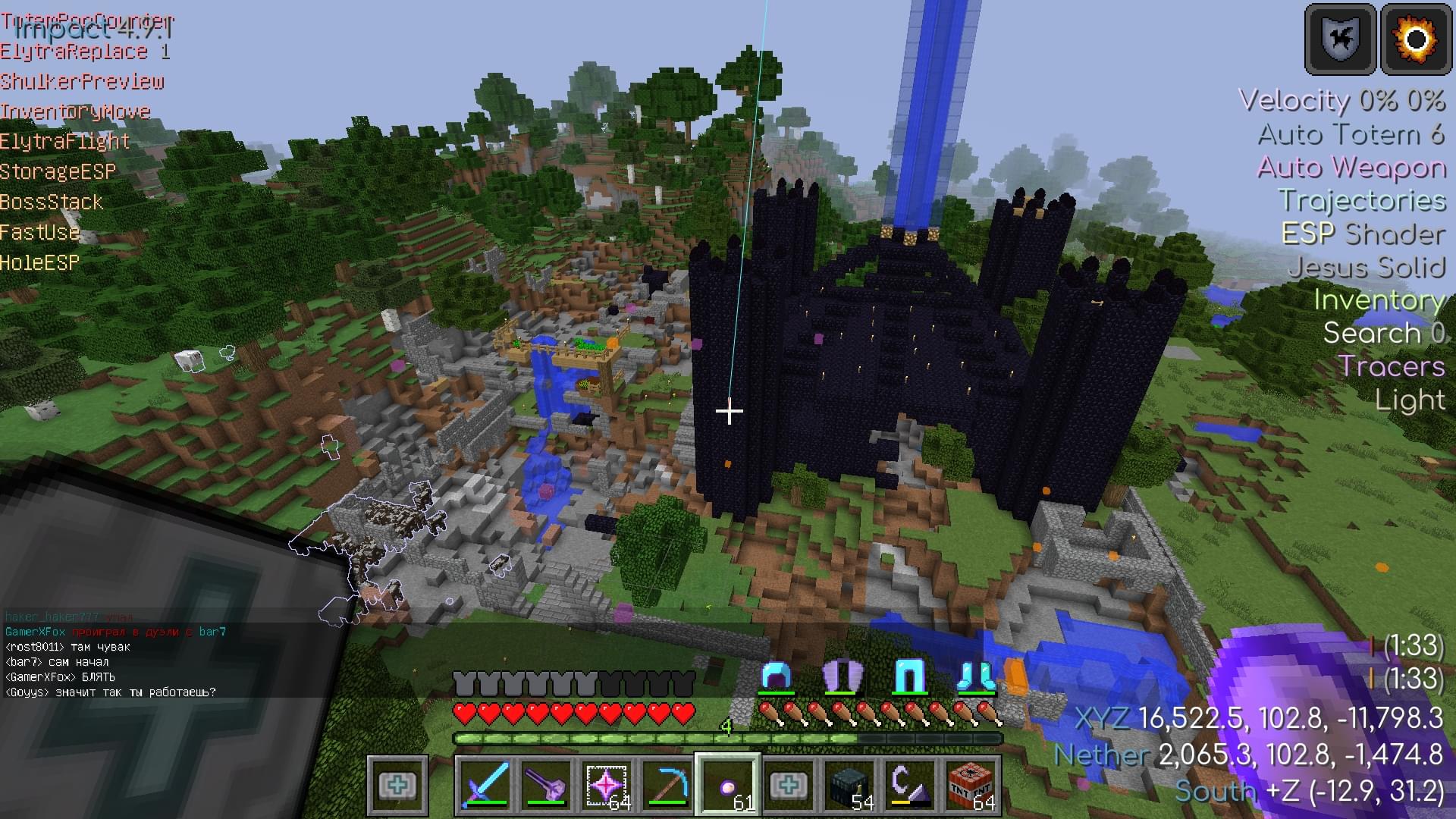Image resolution: width=1456 pixels, height=819 pixels.
Task: Click the fiery eclipse status effect icon
Action: pyautogui.click(x=1416, y=39)
